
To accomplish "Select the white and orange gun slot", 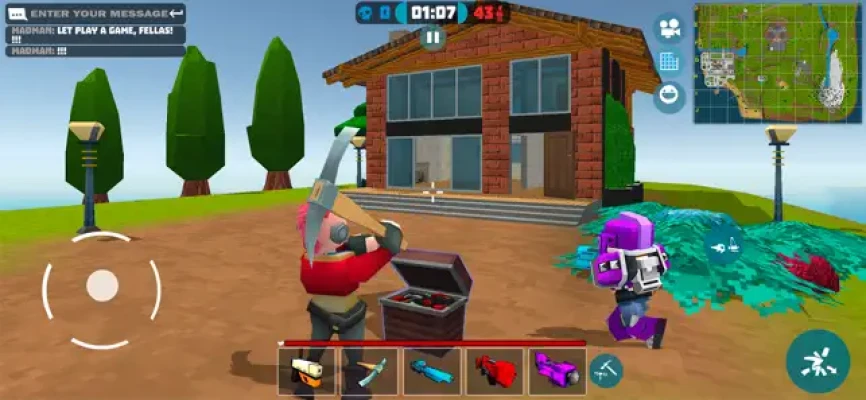I will coord(307,371).
